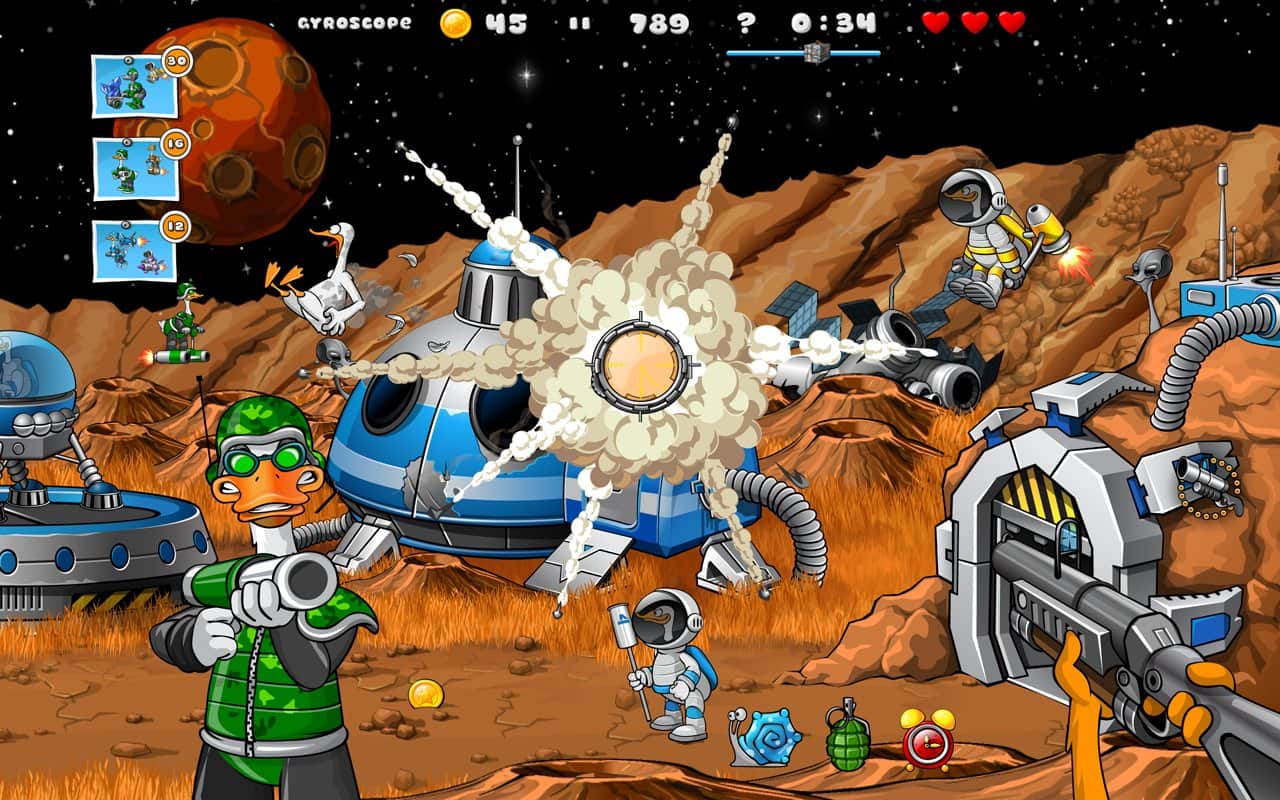Open help via the question mark
This screenshot has height=800, width=1280.
(x=745, y=22)
